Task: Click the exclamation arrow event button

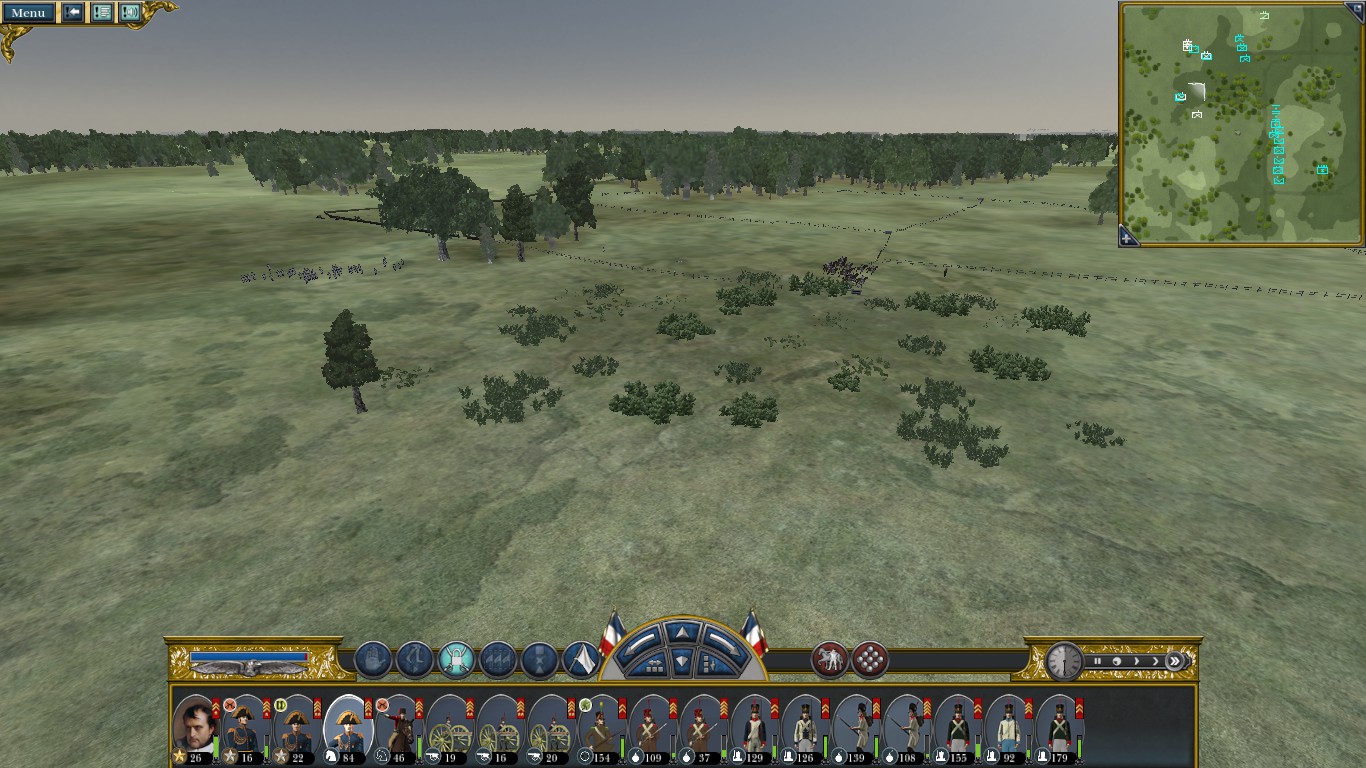Action: 73,13
